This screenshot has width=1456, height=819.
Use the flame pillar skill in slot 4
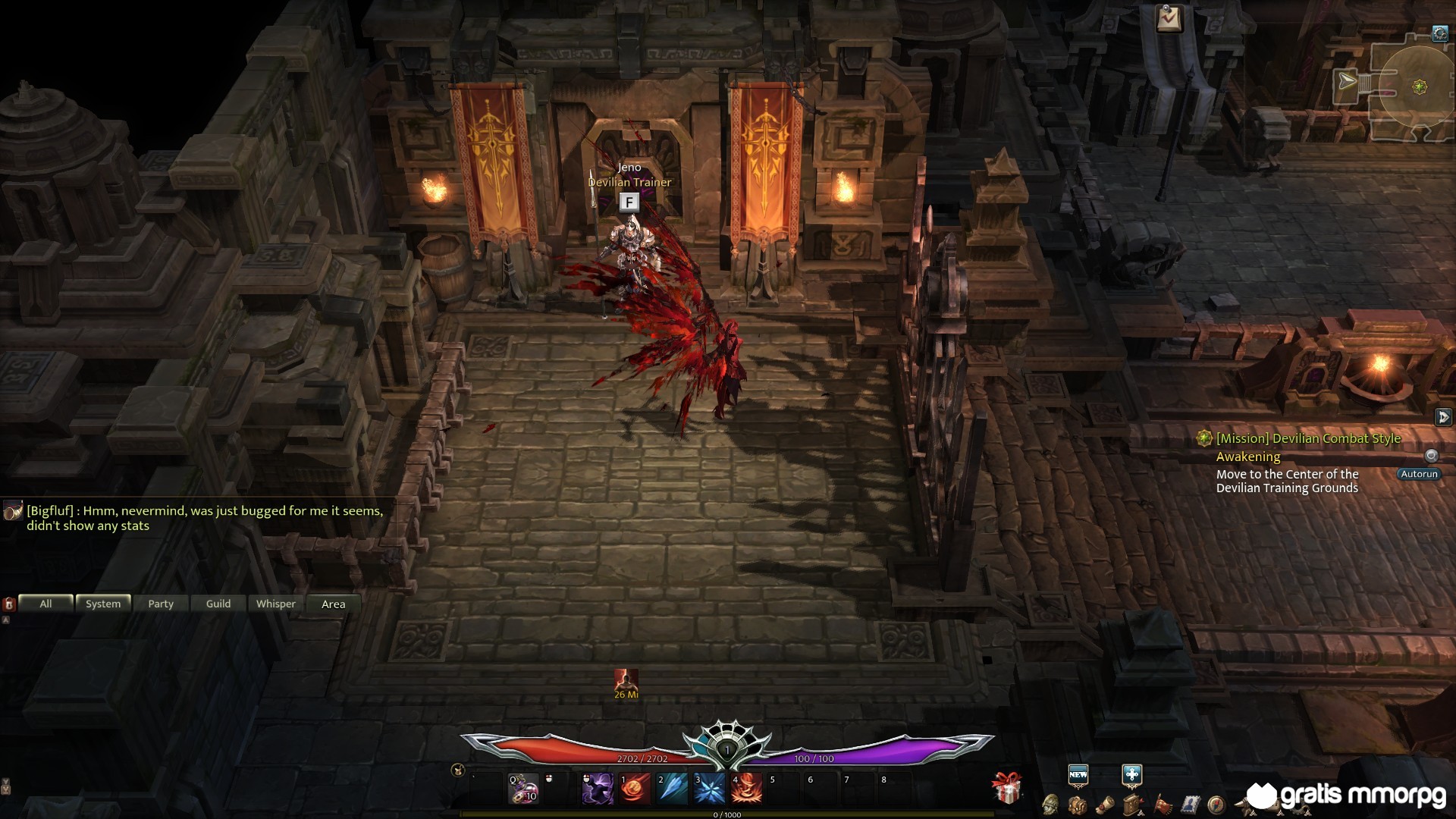[746, 789]
